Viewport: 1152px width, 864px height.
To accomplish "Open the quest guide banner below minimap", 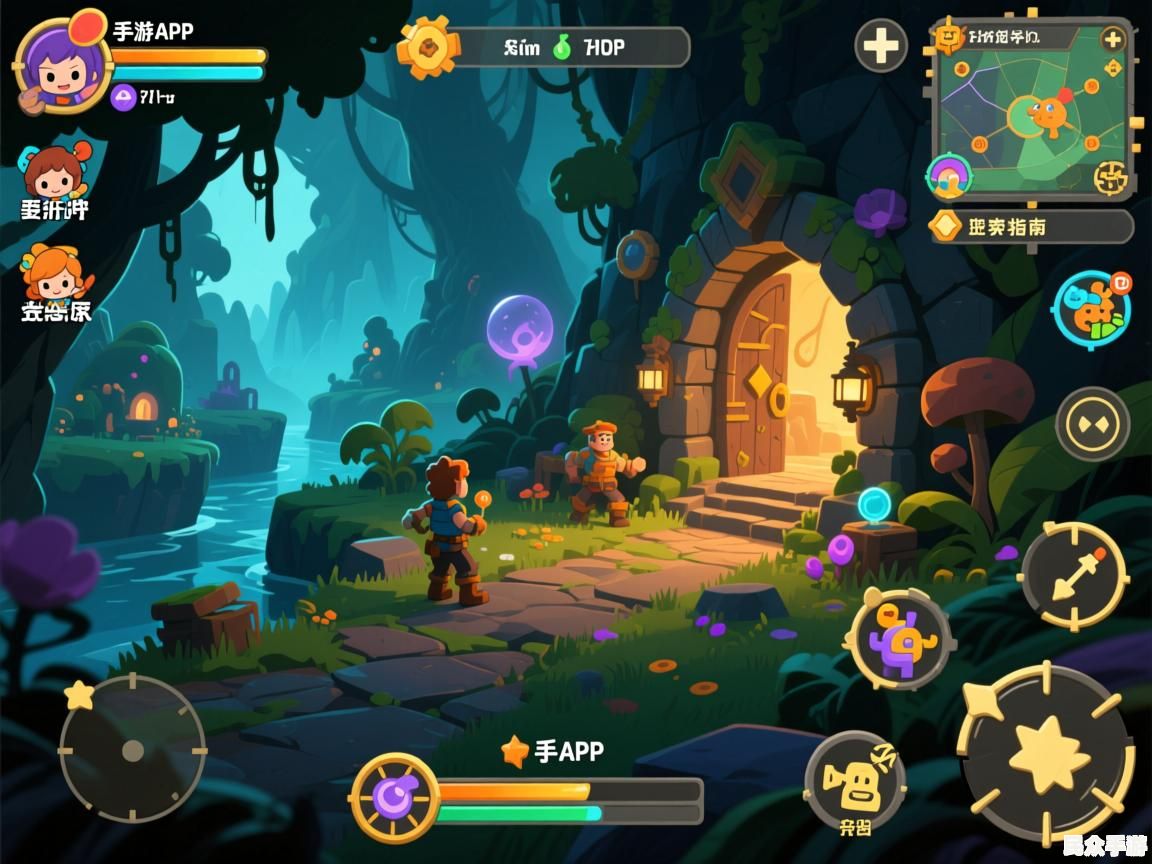I will click(x=1032, y=226).
